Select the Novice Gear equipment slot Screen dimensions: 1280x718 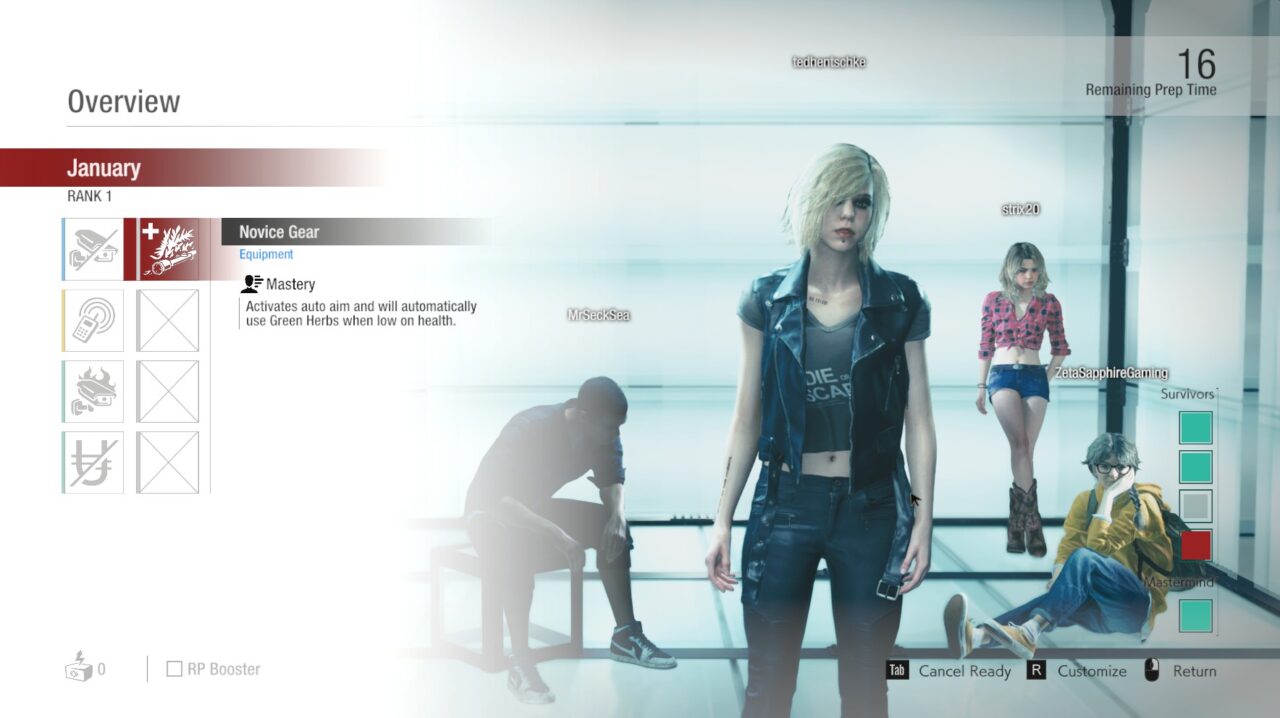pyautogui.click(x=168, y=249)
